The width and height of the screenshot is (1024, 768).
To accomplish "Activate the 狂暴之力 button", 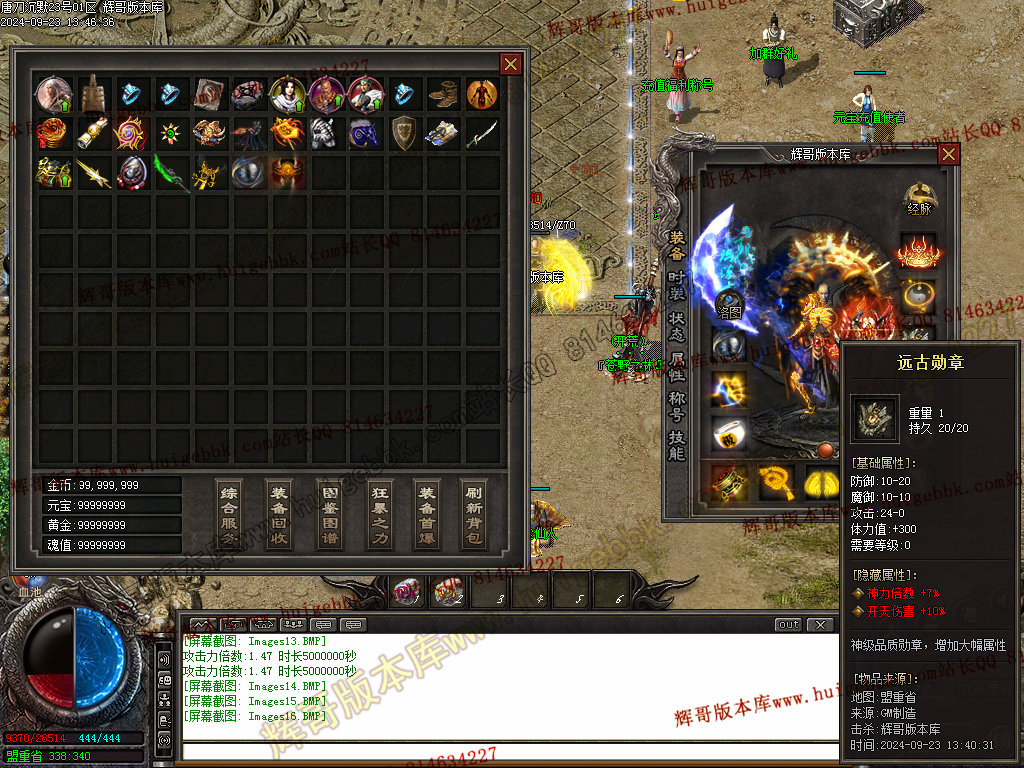I will [378, 514].
